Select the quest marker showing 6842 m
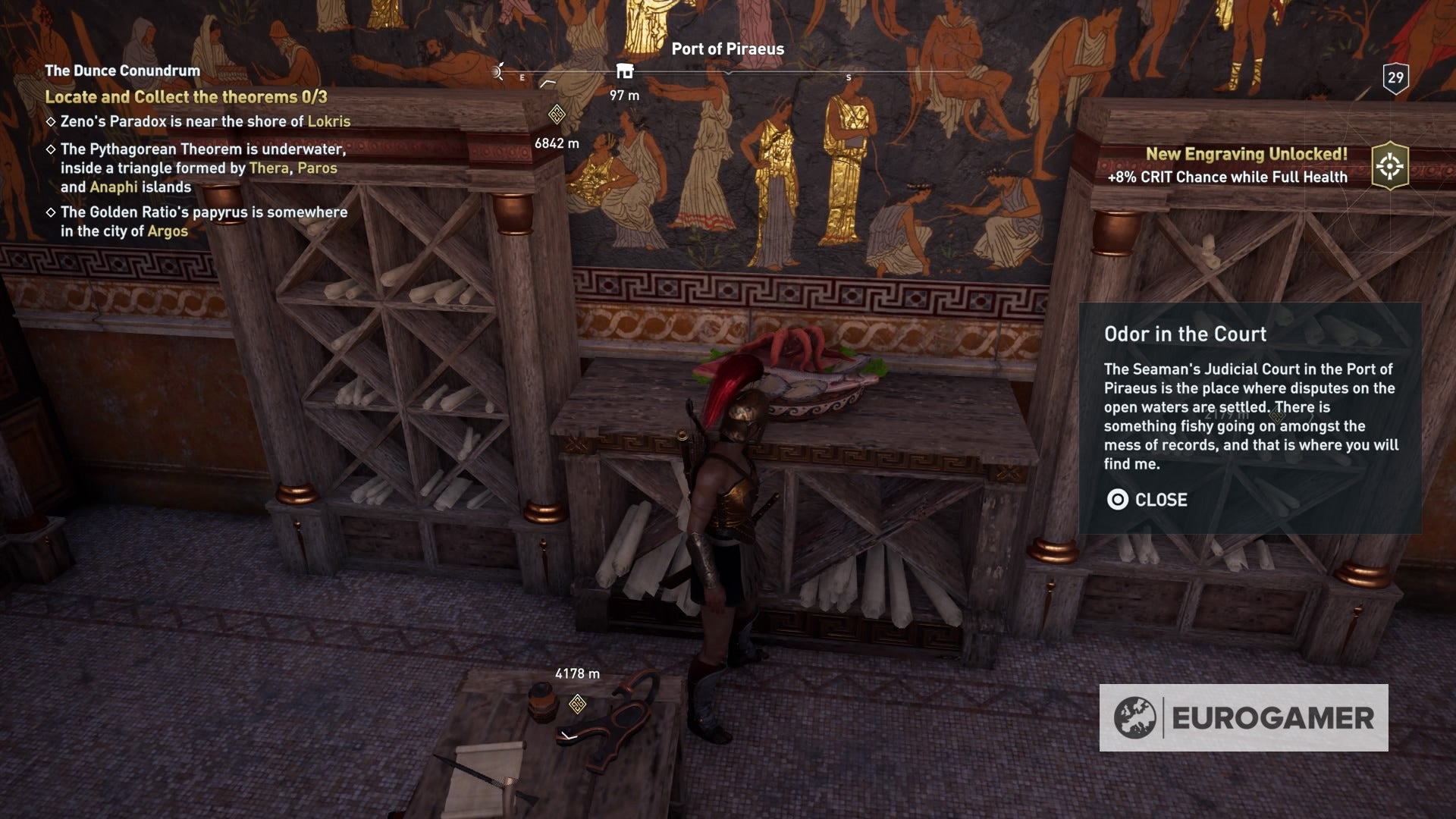 click(x=557, y=115)
